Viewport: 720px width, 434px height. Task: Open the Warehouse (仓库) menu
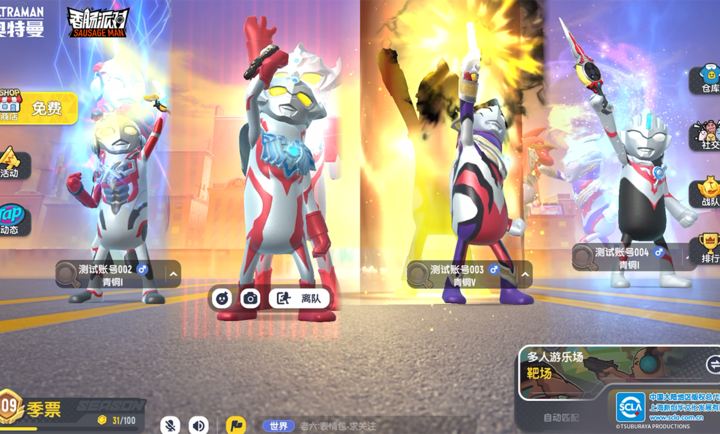pos(707,79)
